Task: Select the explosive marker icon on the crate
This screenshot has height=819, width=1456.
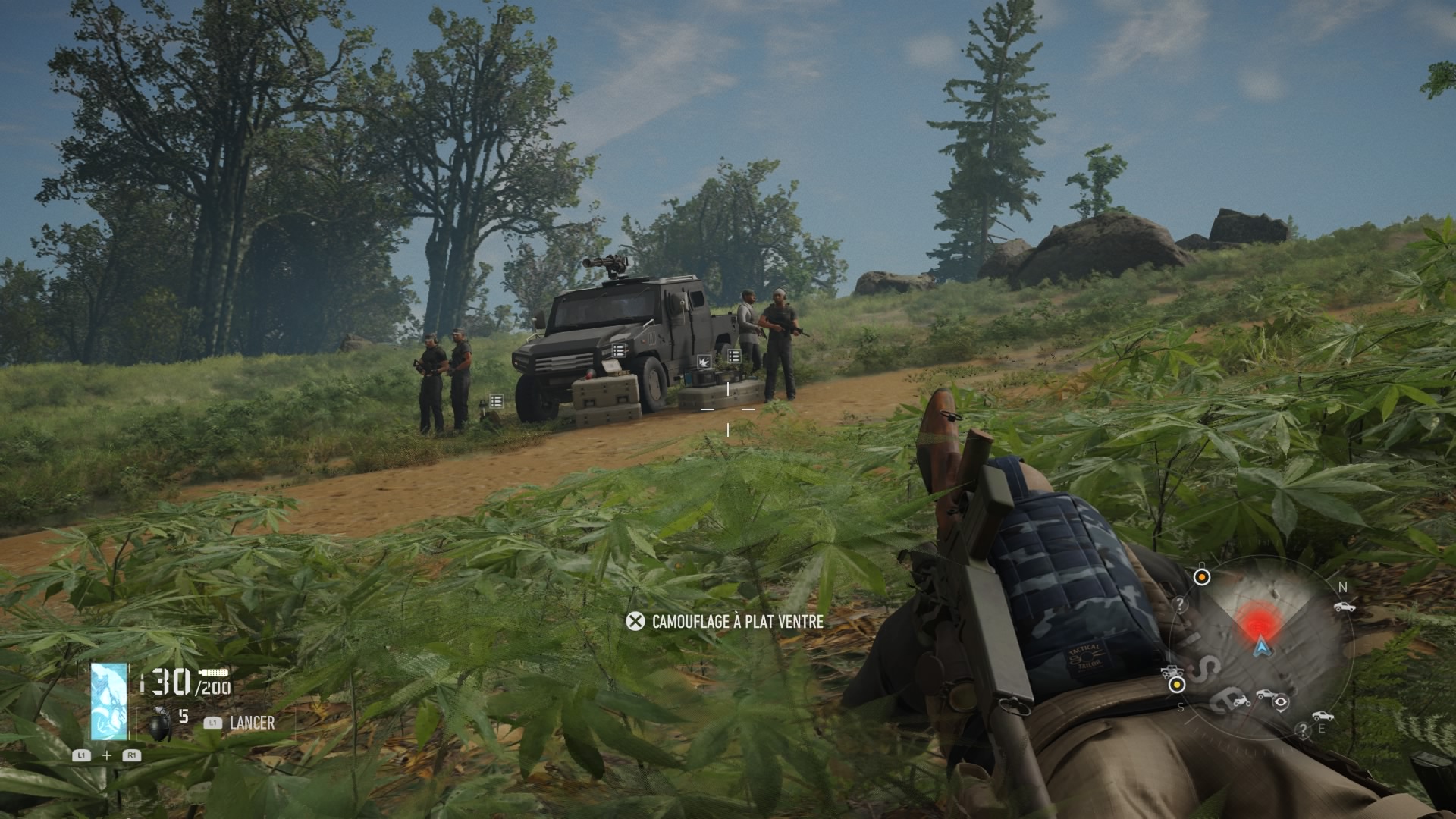Action: tap(704, 362)
